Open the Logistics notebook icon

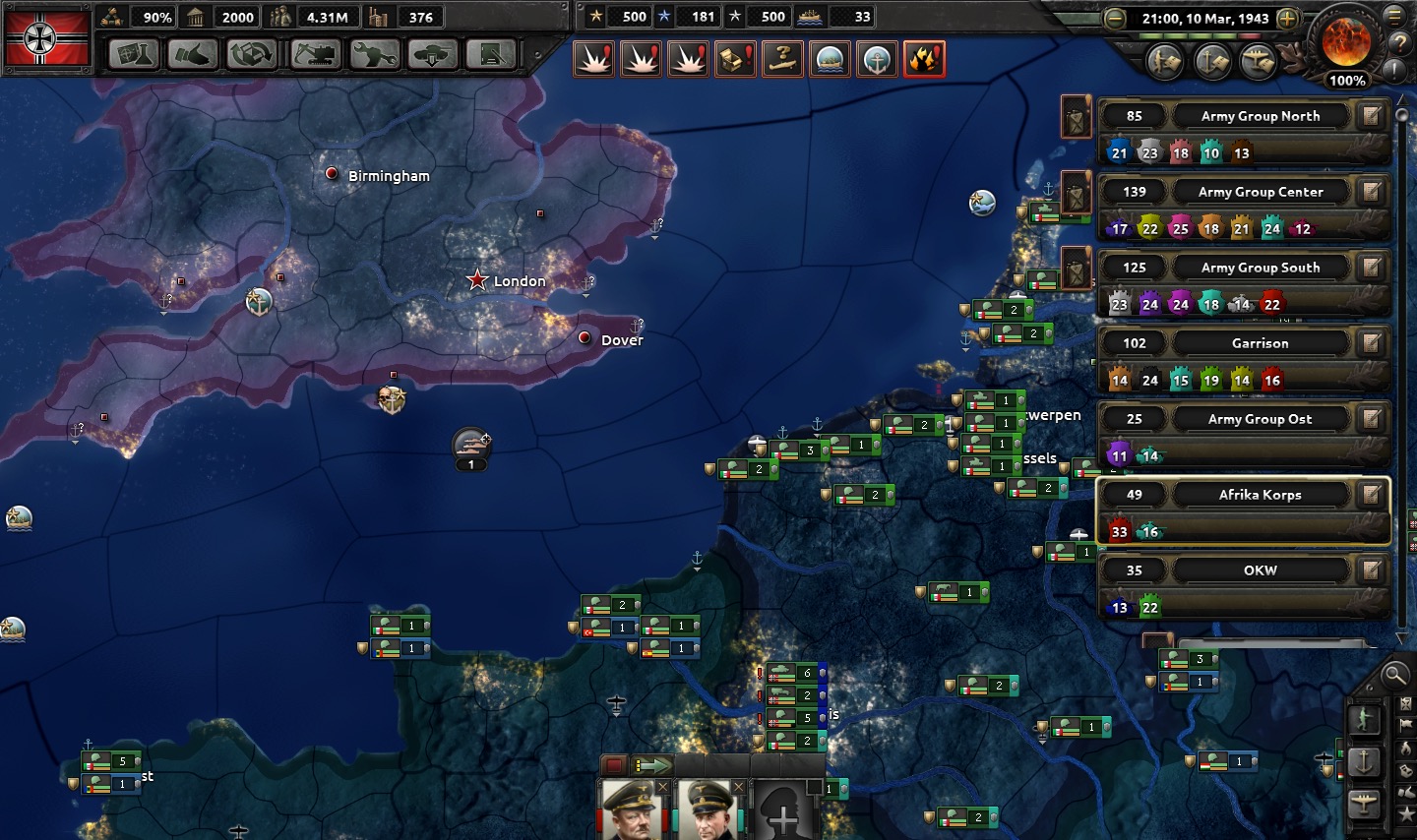pos(491,54)
